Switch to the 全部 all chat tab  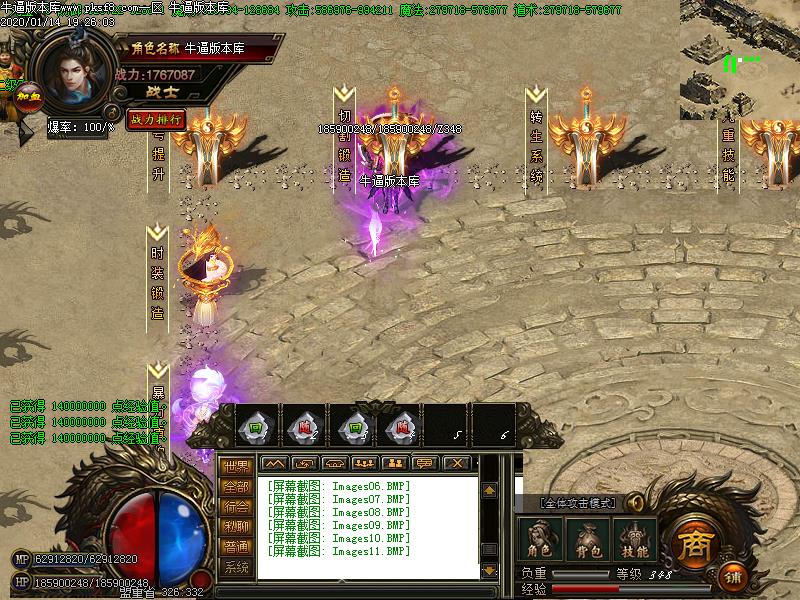[236, 487]
